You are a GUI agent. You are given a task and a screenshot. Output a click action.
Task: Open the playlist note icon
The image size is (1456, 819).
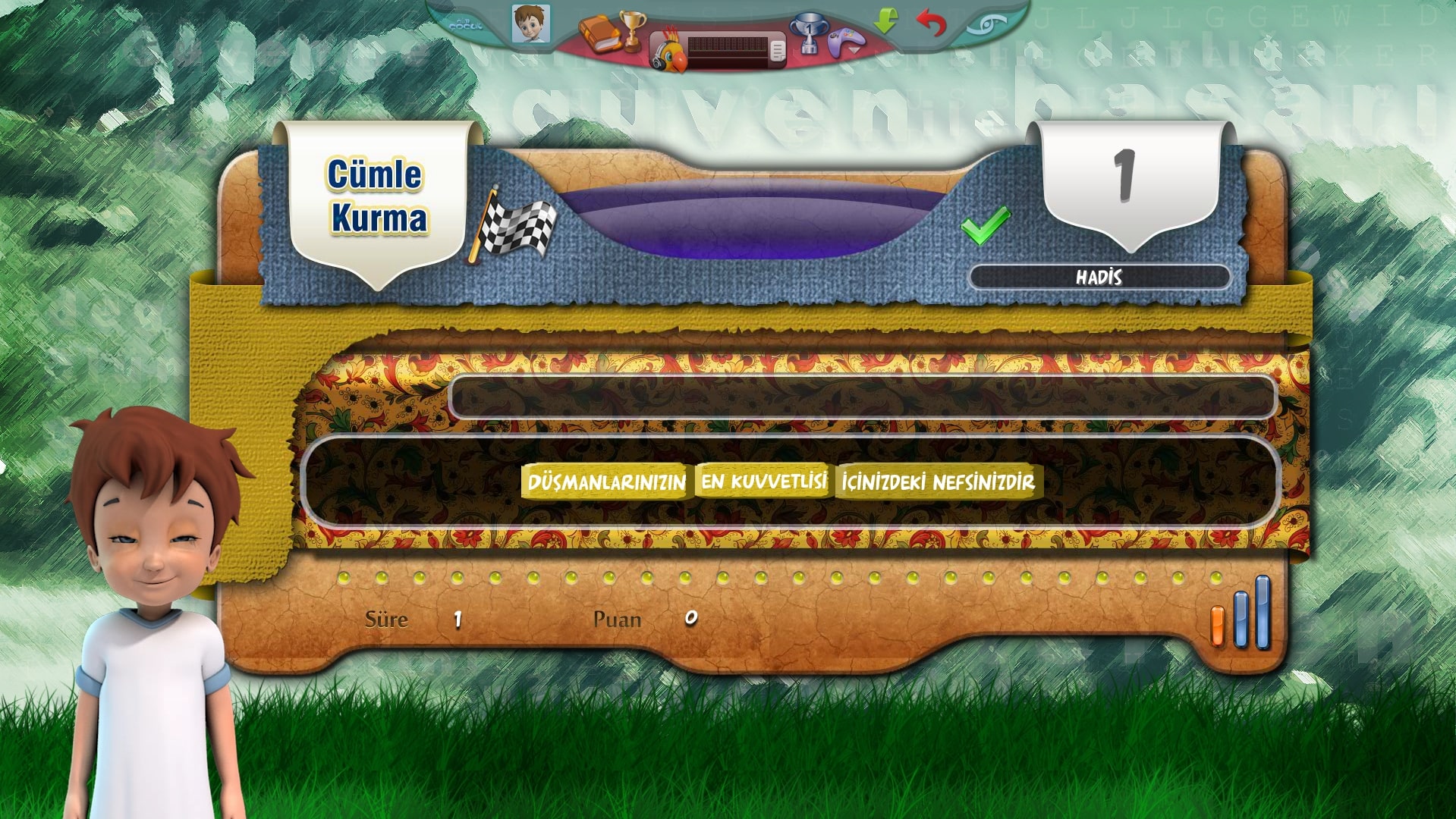[x=778, y=51]
